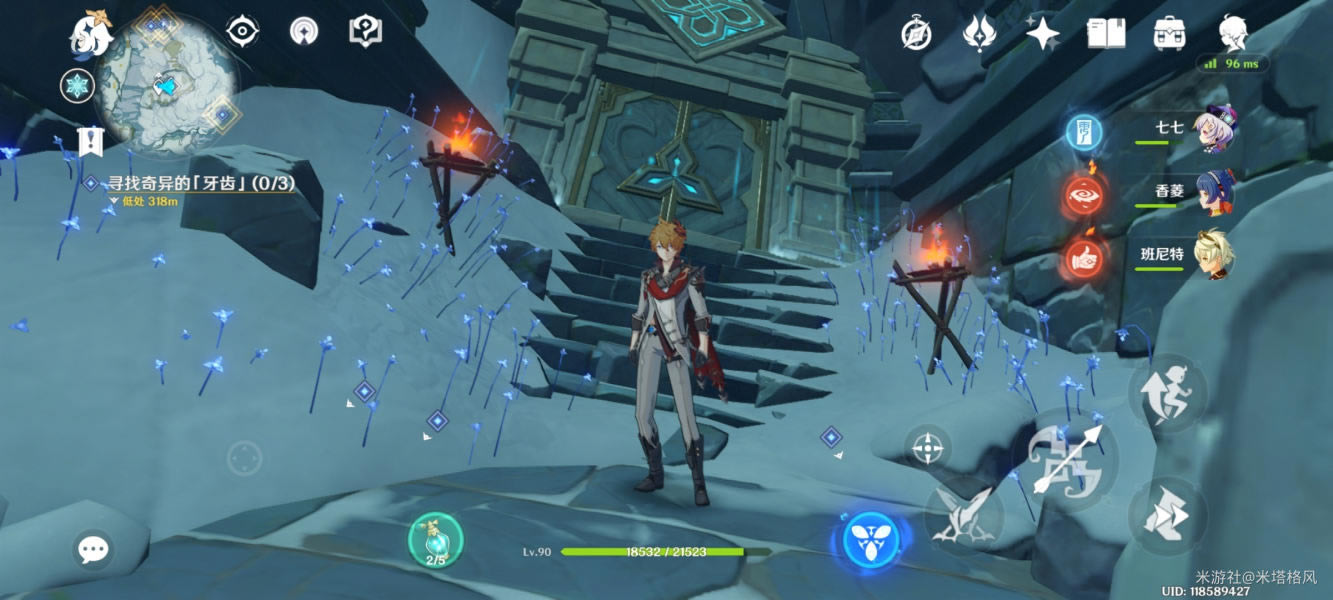
Task: Open the elemental sight eye icon
Action: click(242, 32)
